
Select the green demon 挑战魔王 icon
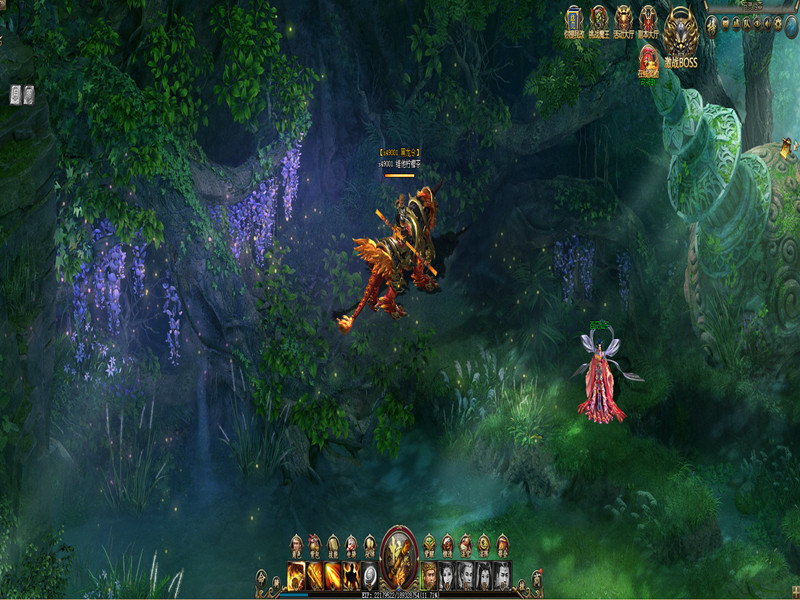tap(599, 19)
